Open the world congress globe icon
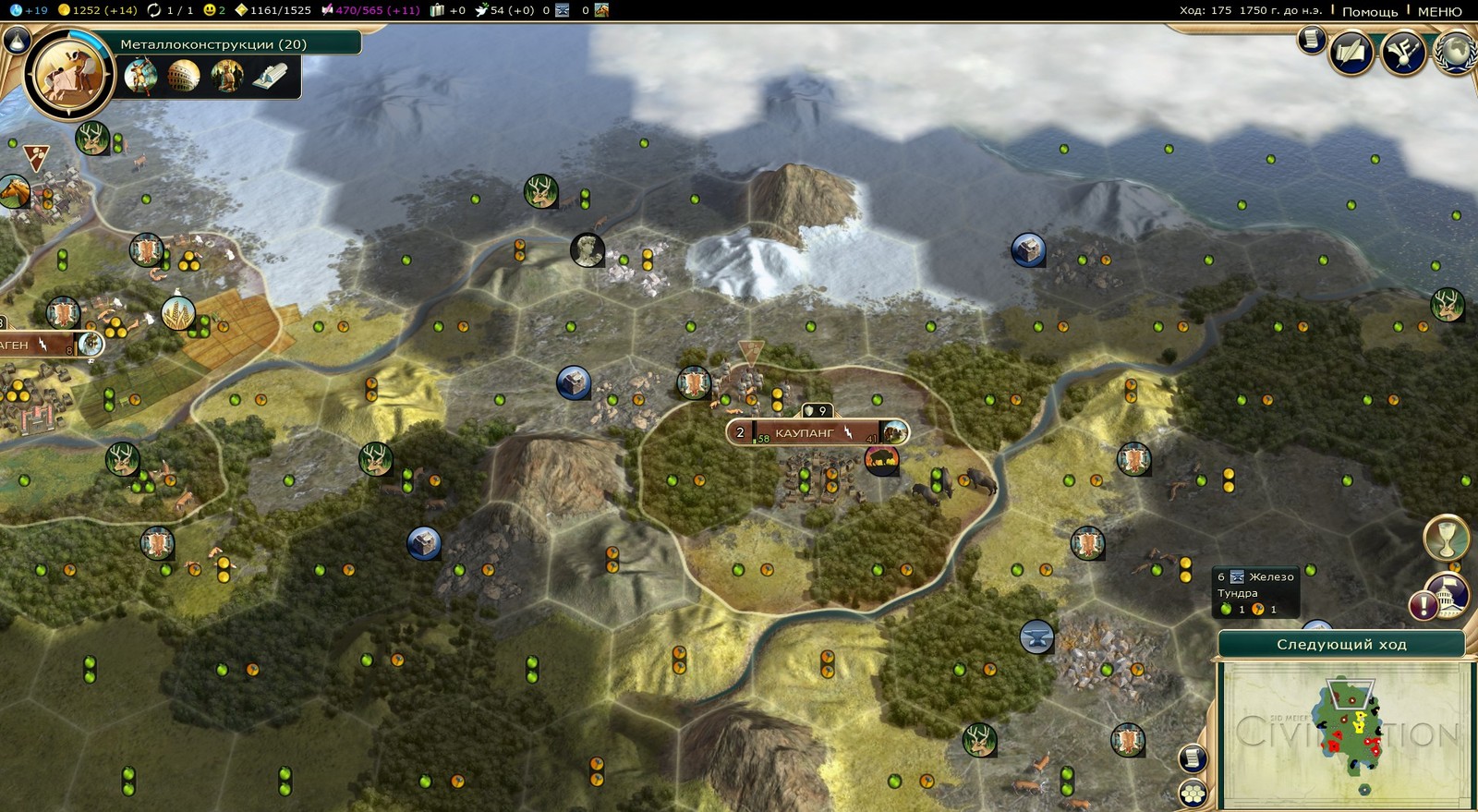Image resolution: width=1478 pixels, height=812 pixels. (x=1456, y=52)
